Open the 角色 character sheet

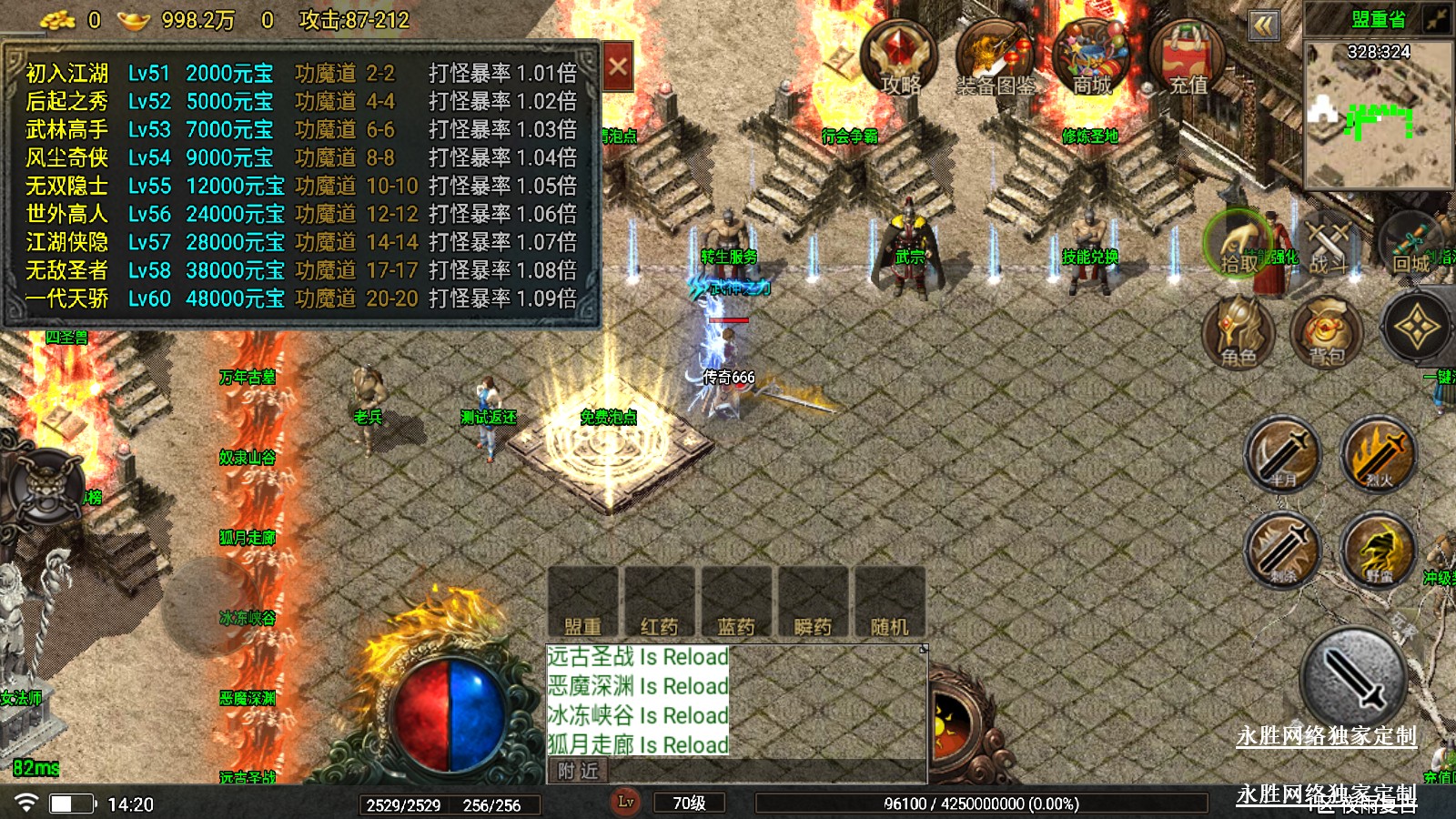pos(1238,329)
